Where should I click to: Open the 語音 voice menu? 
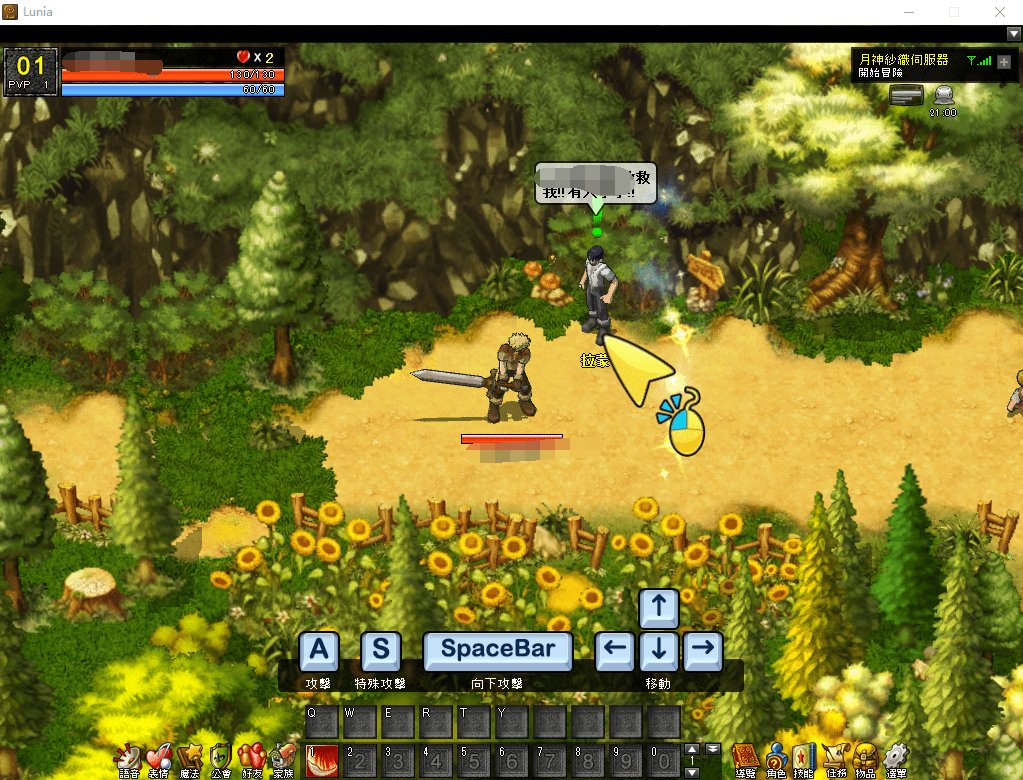[129, 759]
